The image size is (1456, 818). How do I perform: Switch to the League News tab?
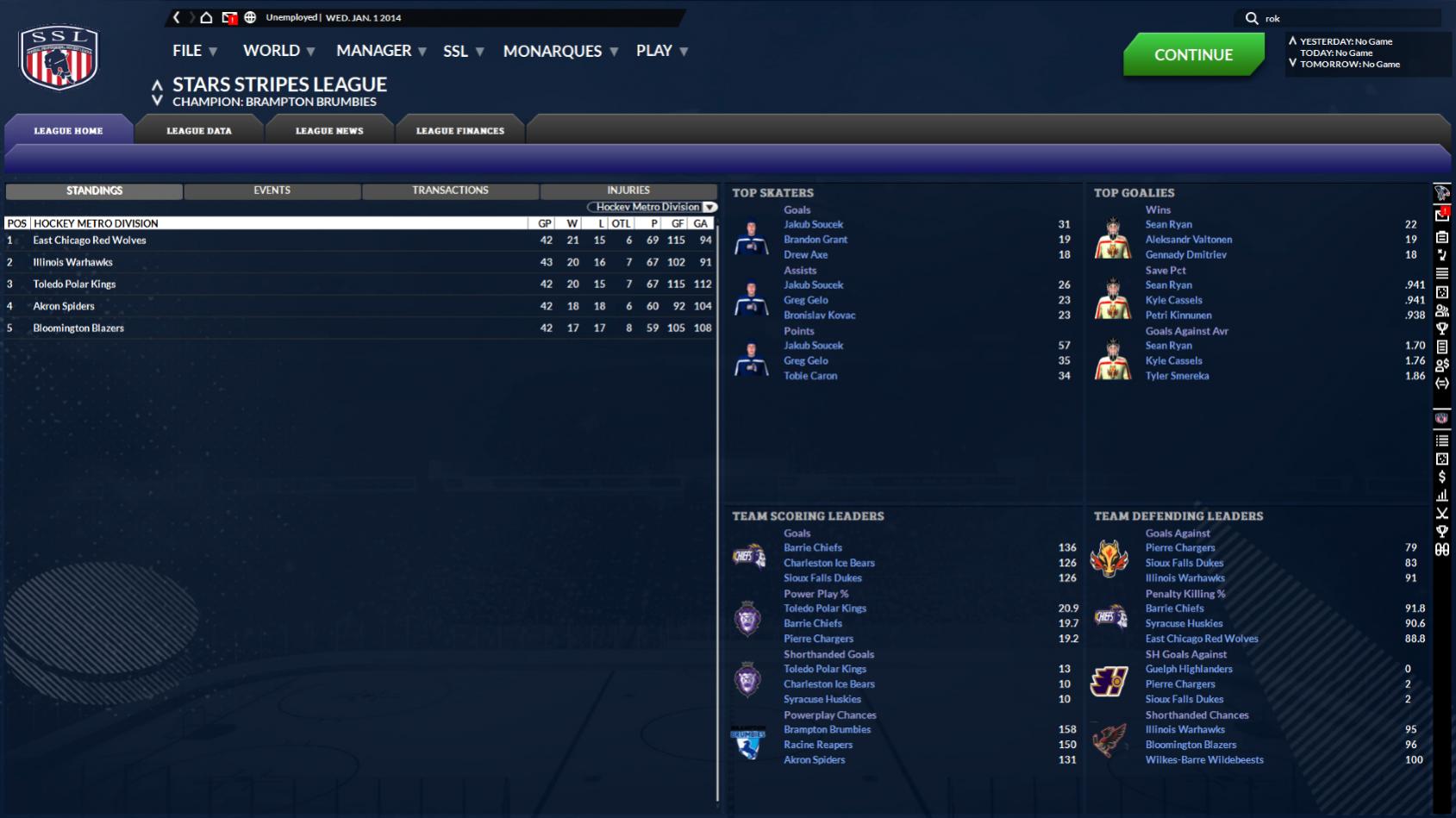click(x=329, y=131)
